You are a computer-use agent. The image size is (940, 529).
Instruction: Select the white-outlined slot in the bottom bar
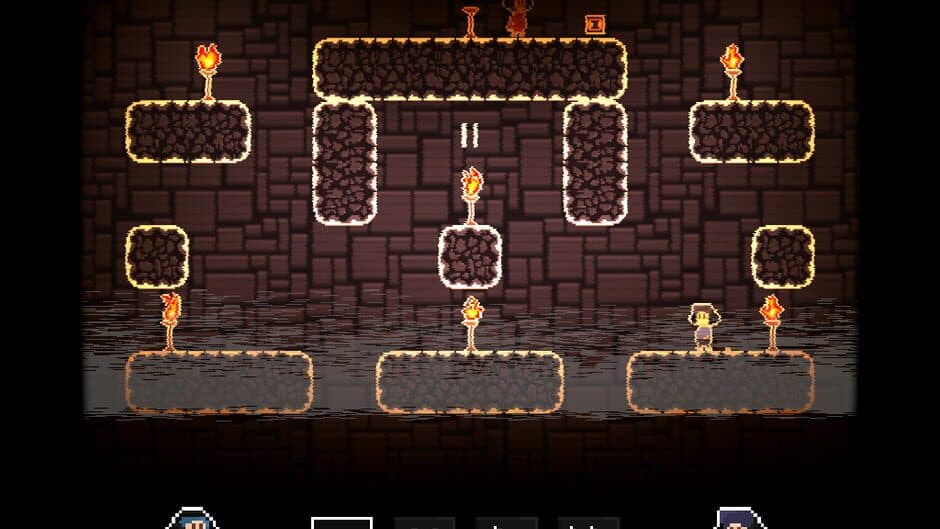[342, 521]
